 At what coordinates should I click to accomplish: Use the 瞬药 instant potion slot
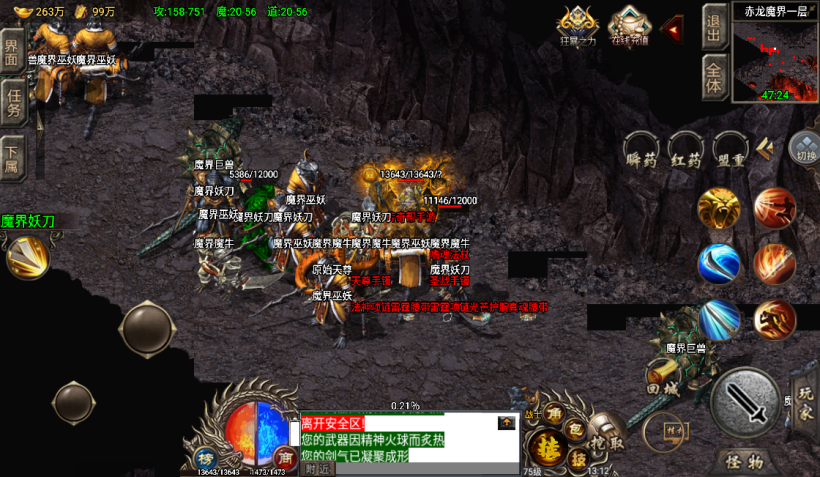[x=641, y=151]
